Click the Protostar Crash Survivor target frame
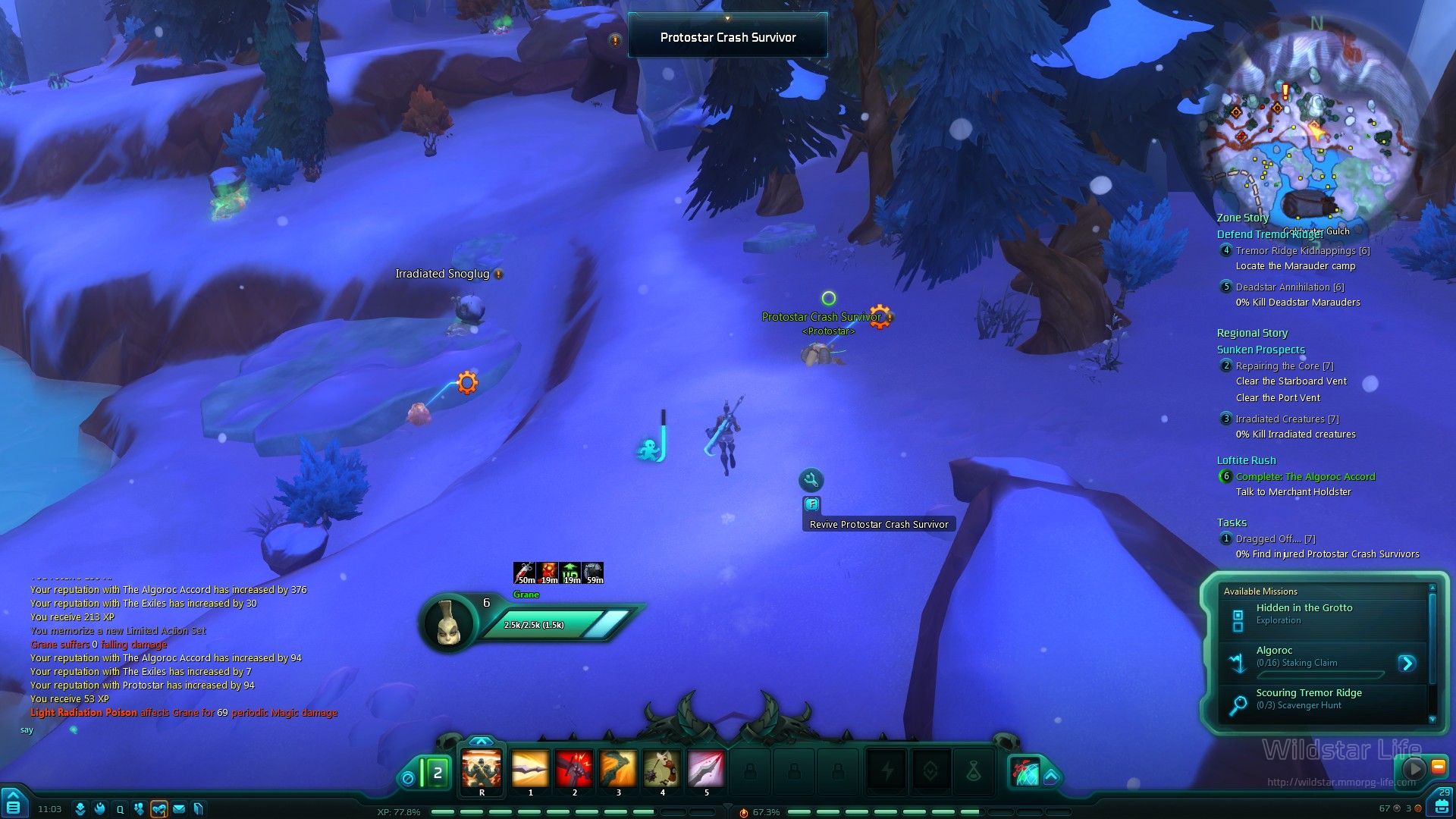The height and width of the screenshot is (819, 1456). point(727,37)
